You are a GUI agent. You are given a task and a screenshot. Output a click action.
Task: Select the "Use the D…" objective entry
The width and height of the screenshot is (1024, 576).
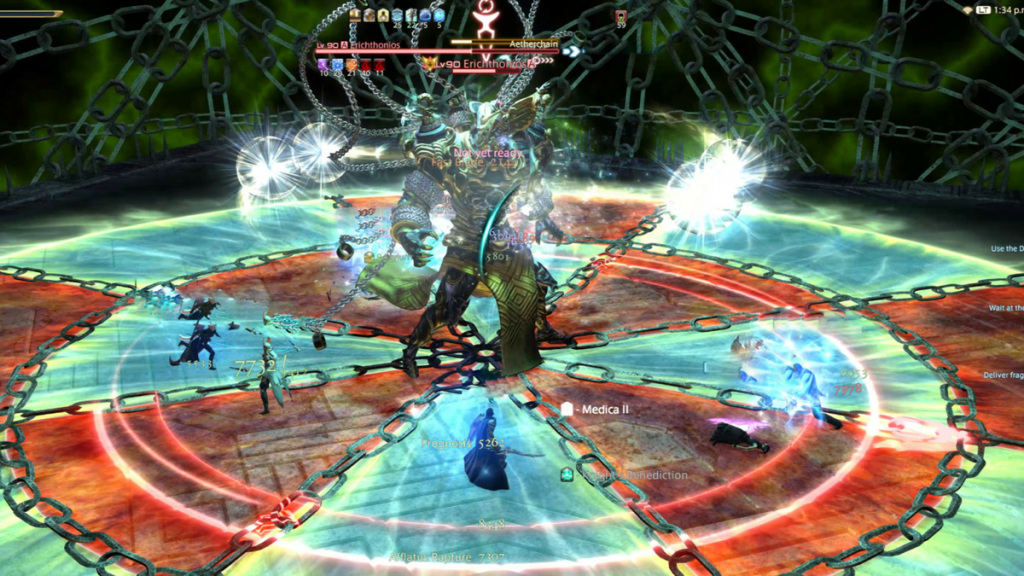(1006, 248)
